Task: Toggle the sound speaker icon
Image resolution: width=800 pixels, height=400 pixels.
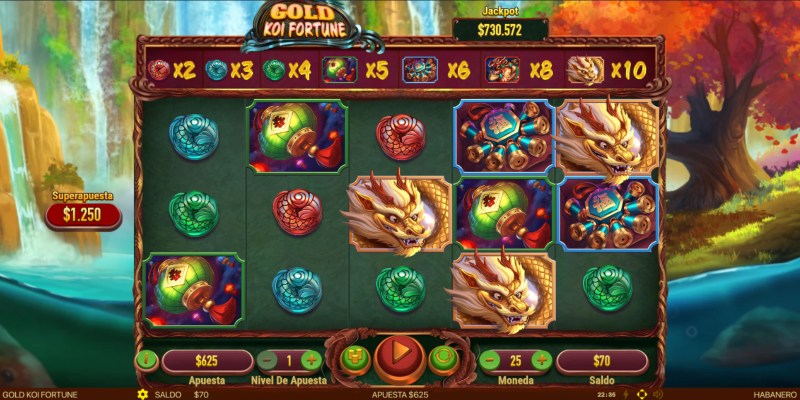Action: tap(657, 394)
